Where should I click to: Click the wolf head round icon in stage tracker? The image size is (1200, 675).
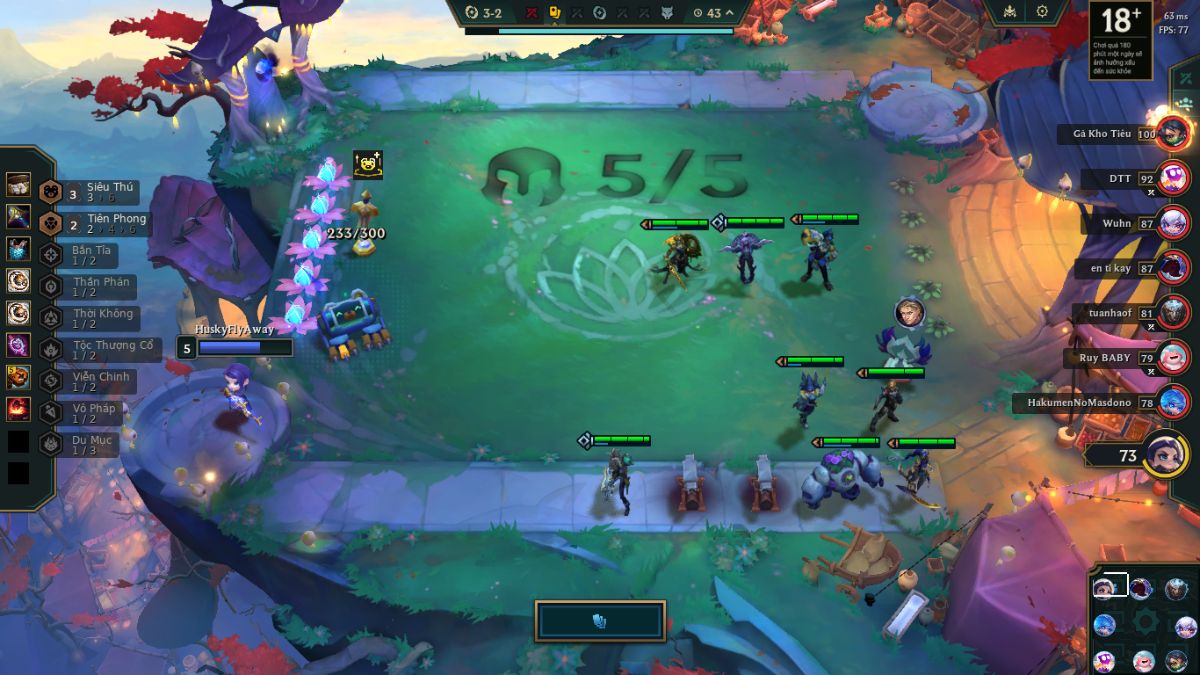667,13
